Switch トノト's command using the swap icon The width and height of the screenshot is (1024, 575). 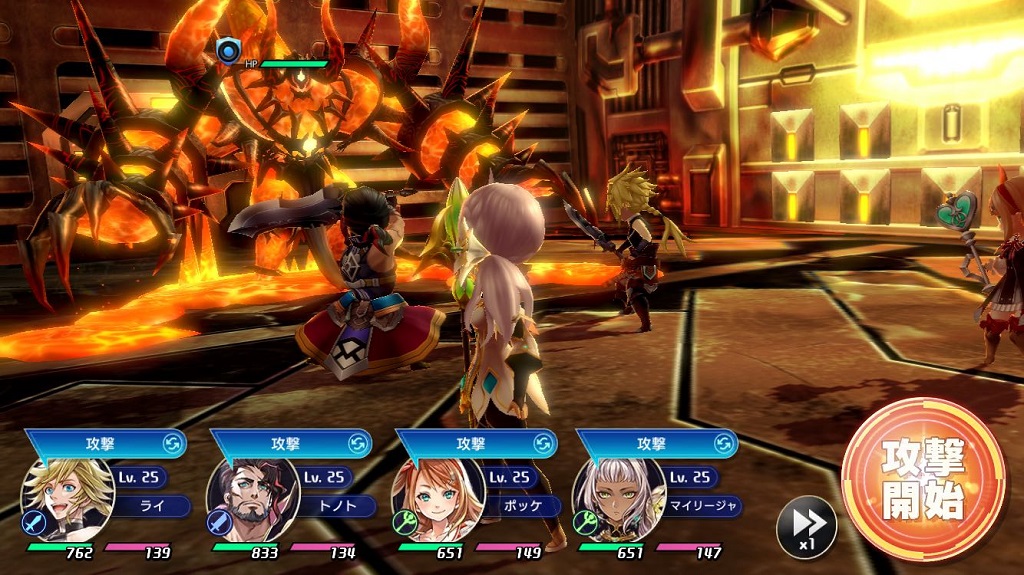click(358, 443)
